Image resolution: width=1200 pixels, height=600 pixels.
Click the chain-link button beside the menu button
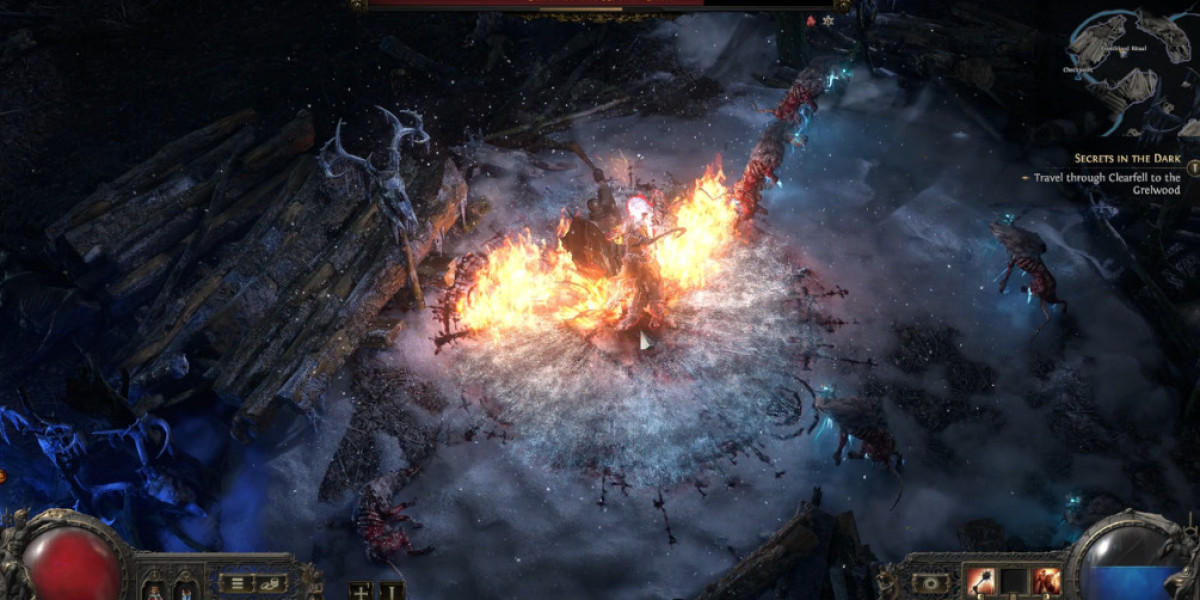(x=271, y=582)
